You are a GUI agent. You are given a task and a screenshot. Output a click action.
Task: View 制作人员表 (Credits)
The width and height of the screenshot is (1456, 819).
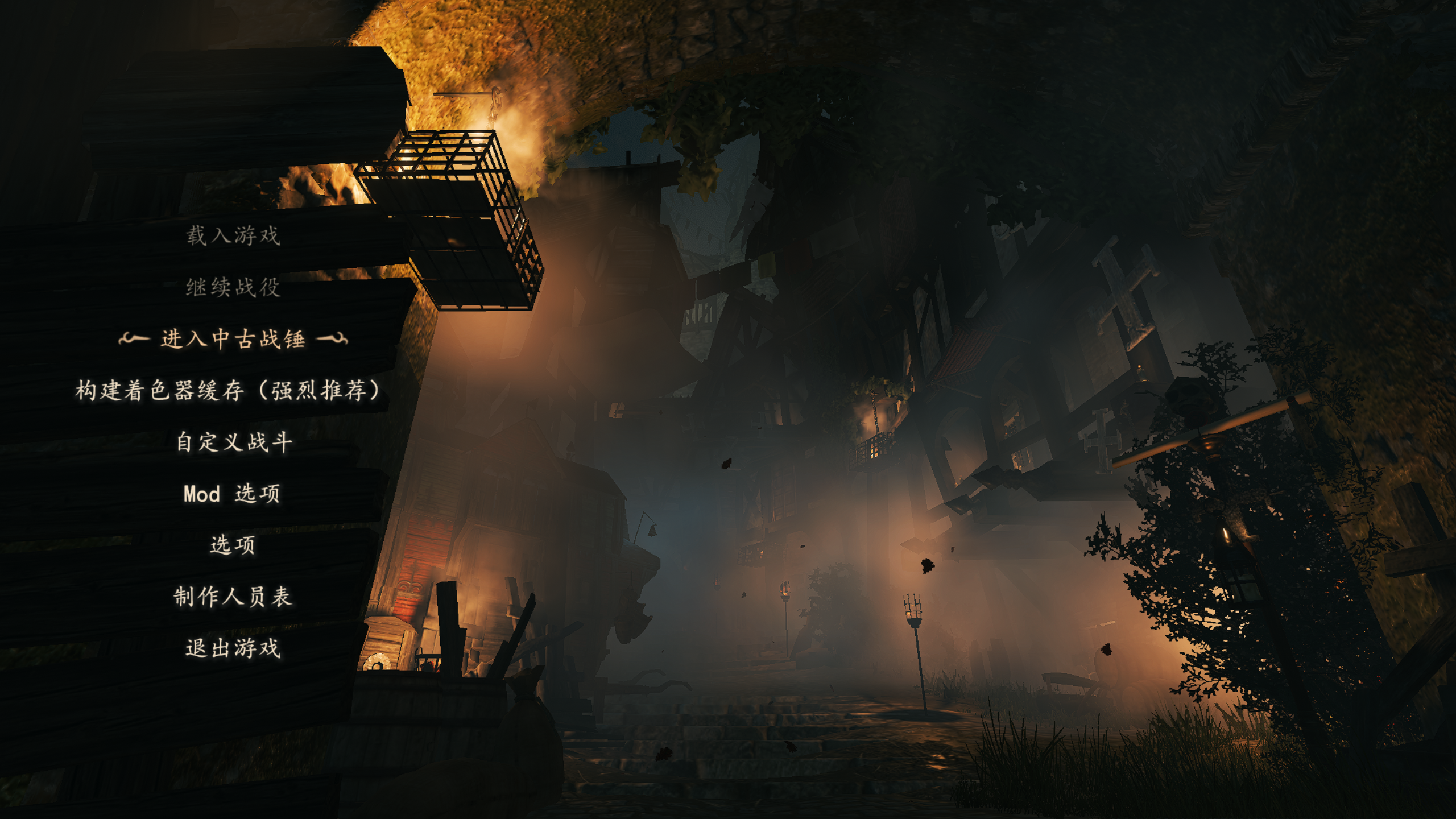tap(233, 597)
